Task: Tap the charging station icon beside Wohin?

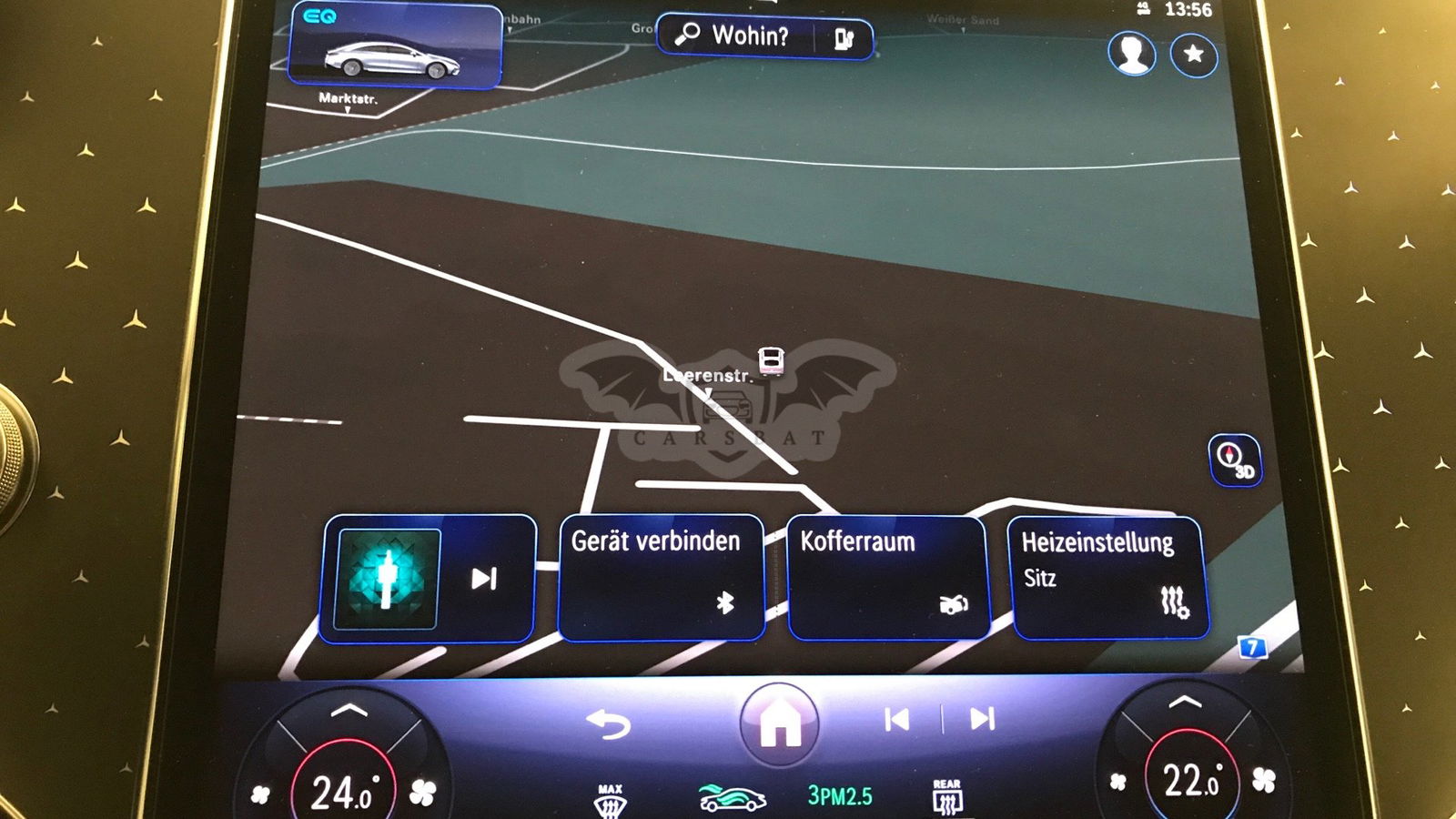Action: (x=844, y=38)
